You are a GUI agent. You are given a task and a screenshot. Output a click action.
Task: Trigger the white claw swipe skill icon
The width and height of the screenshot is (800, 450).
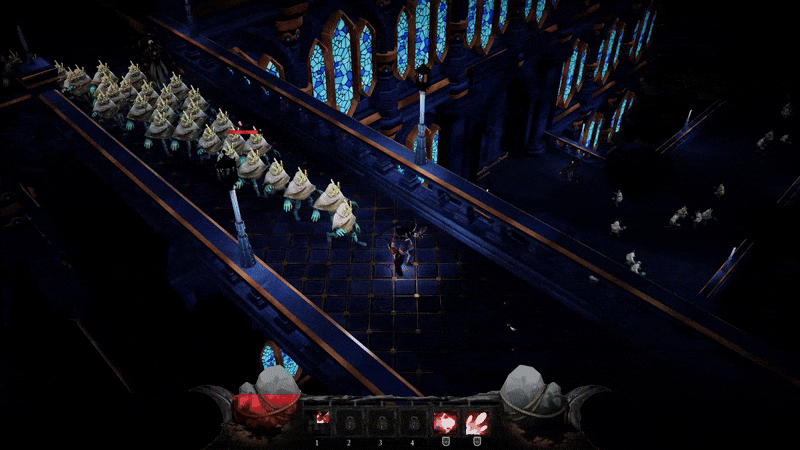477,421
